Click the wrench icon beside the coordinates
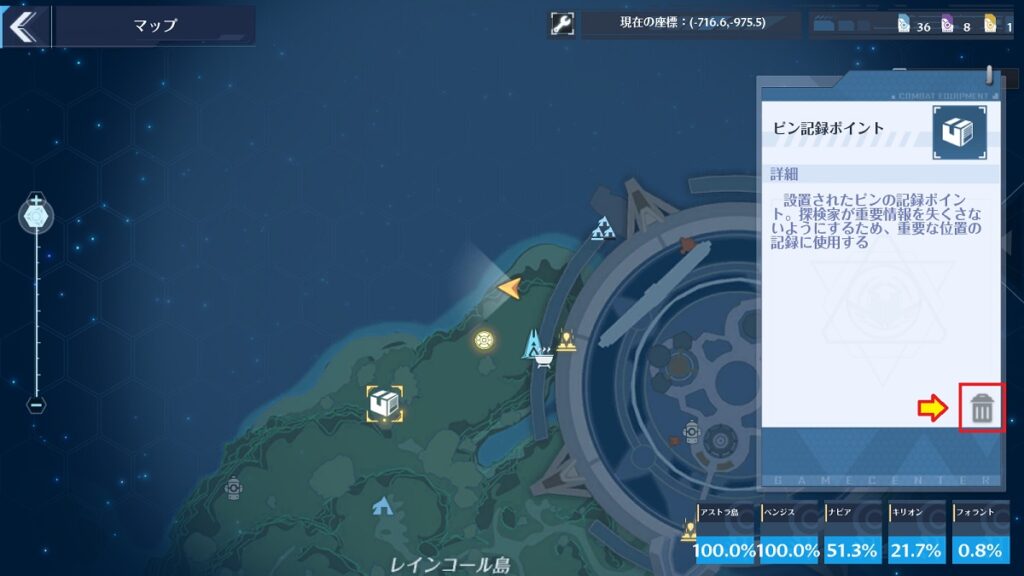This screenshot has width=1024, height=576. coord(562,24)
